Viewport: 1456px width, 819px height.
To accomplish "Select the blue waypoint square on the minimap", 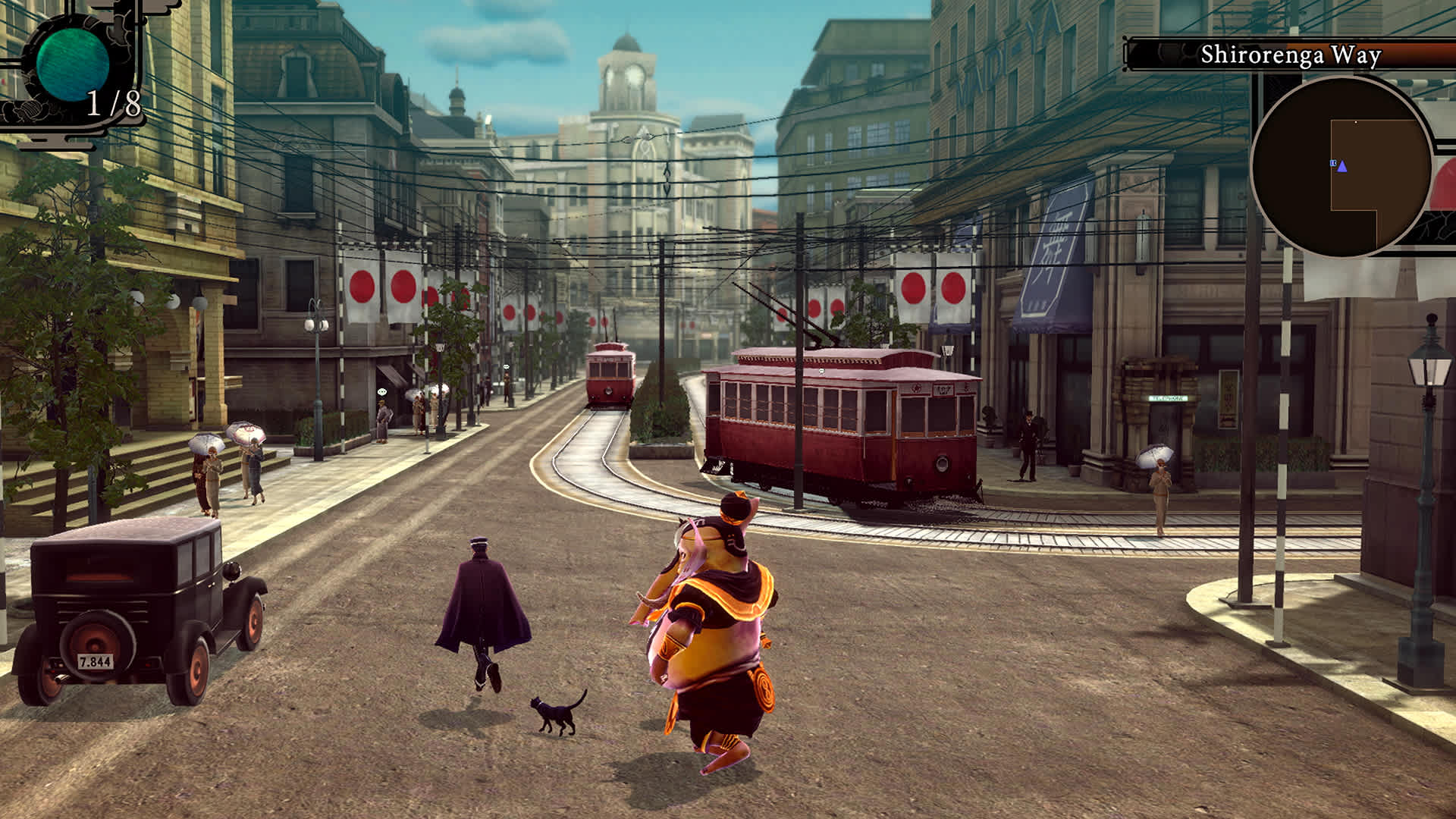I will (1332, 162).
